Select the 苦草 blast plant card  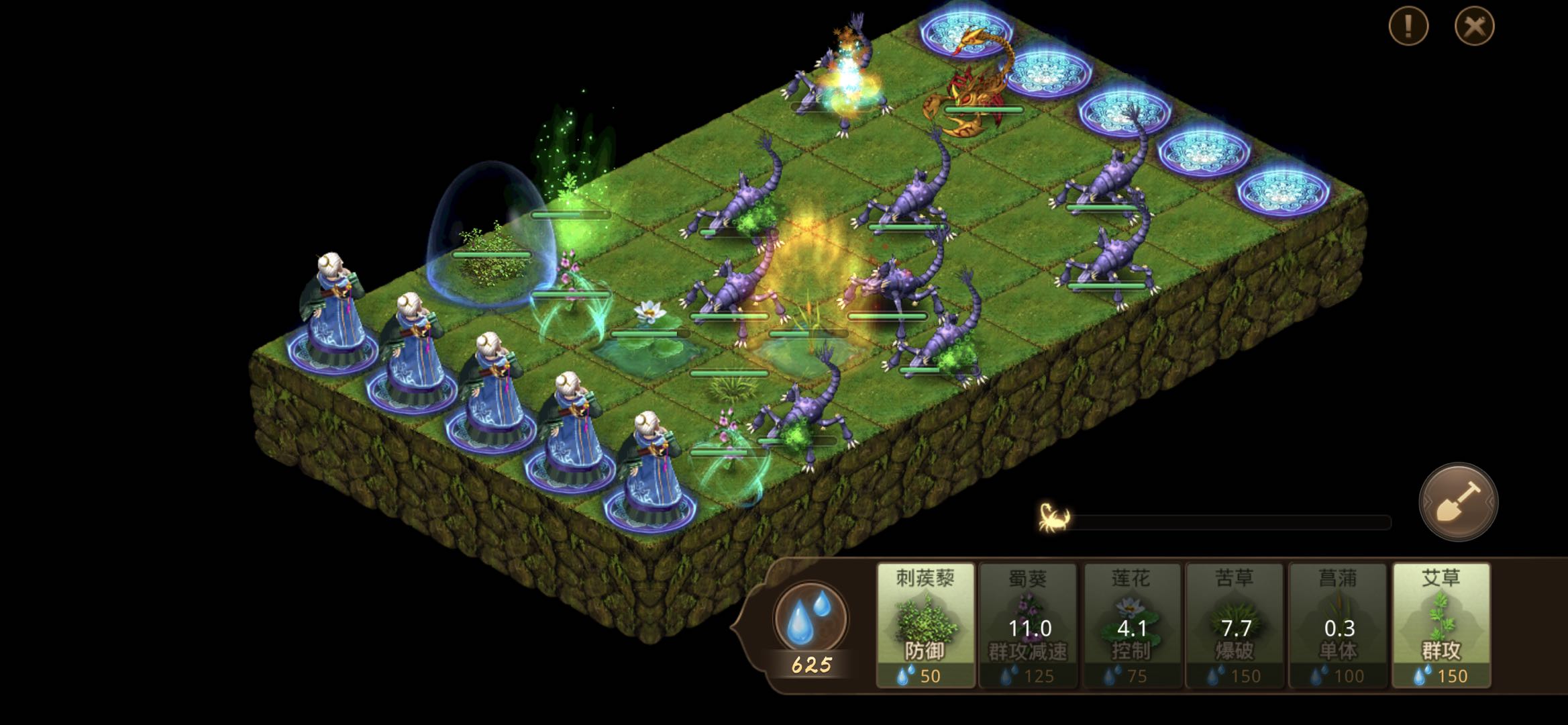tap(1235, 625)
